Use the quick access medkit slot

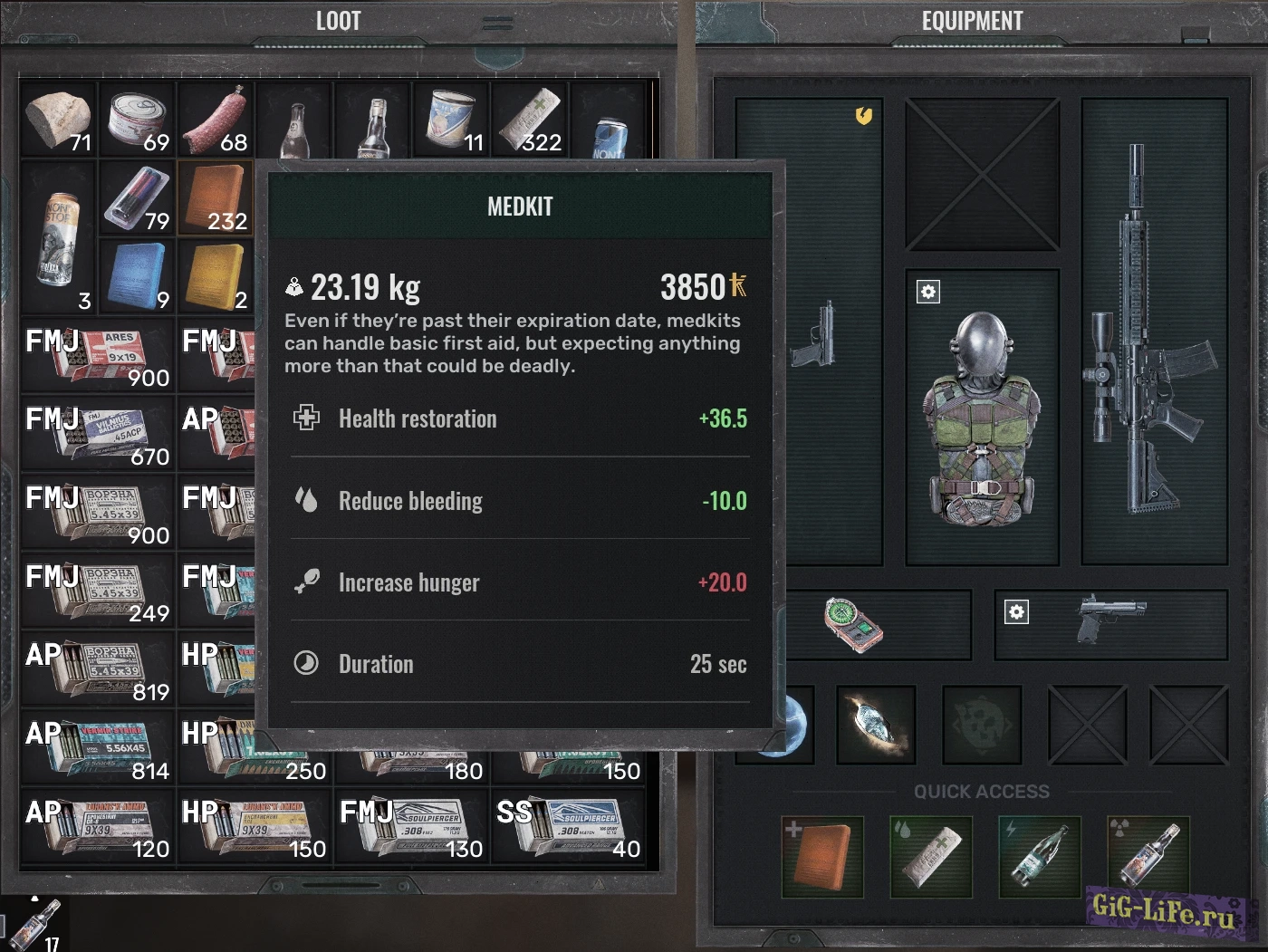point(822,856)
